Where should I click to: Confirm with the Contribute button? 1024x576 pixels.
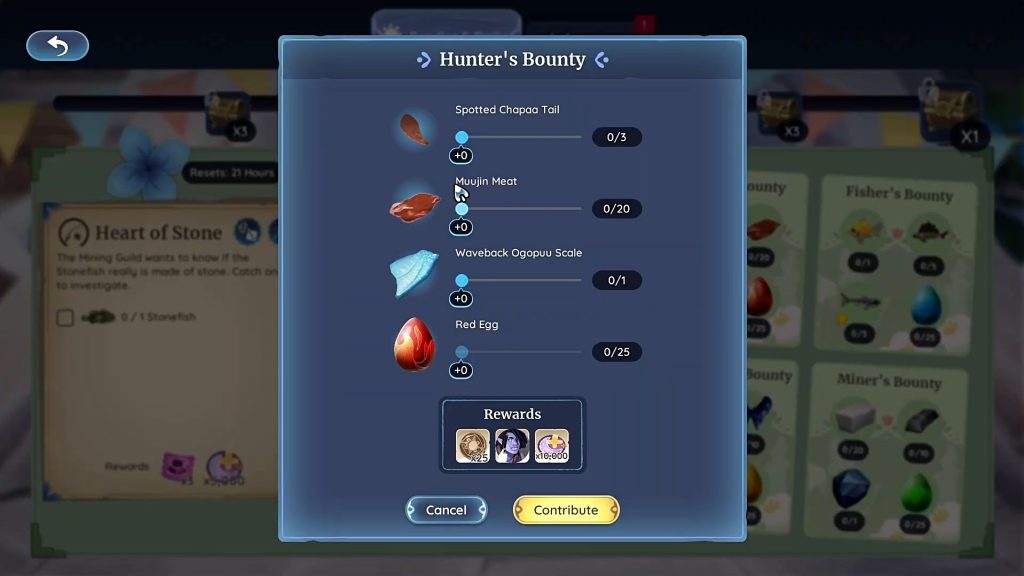coord(566,510)
